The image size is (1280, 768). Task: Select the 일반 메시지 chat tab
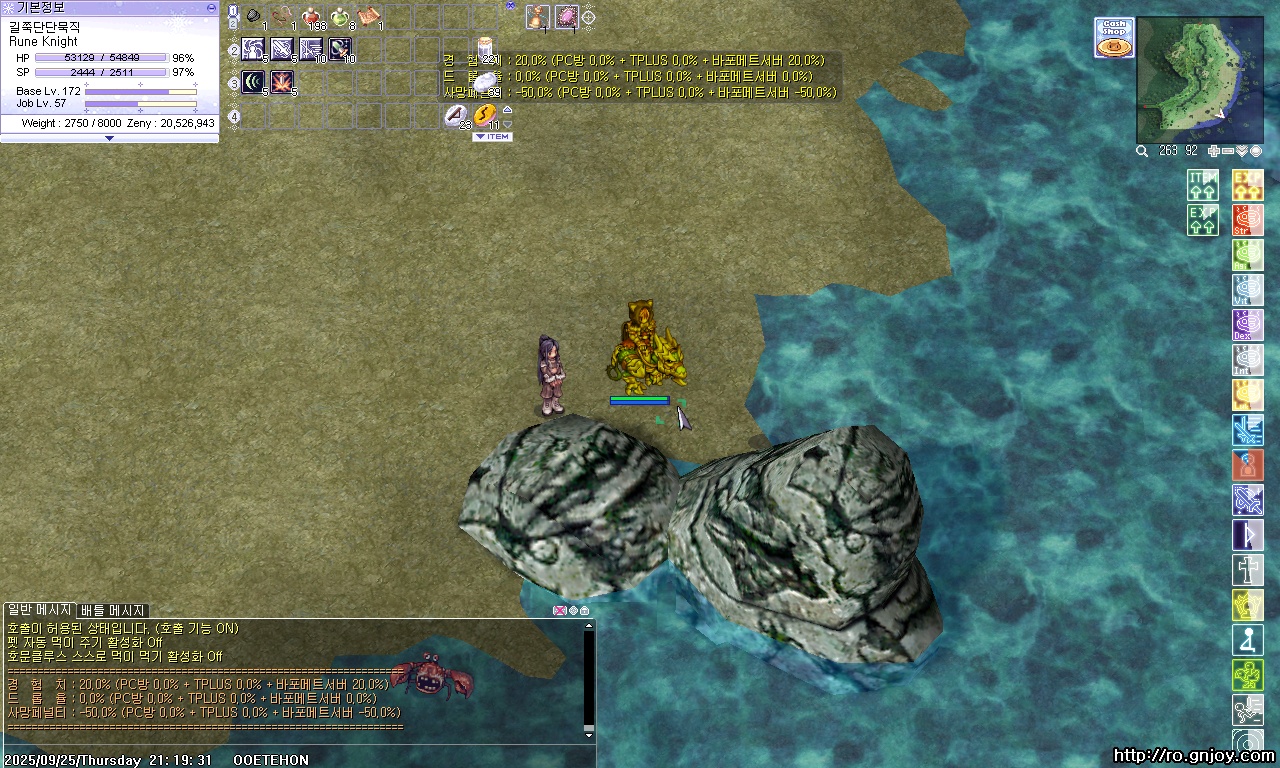pyautogui.click(x=39, y=610)
